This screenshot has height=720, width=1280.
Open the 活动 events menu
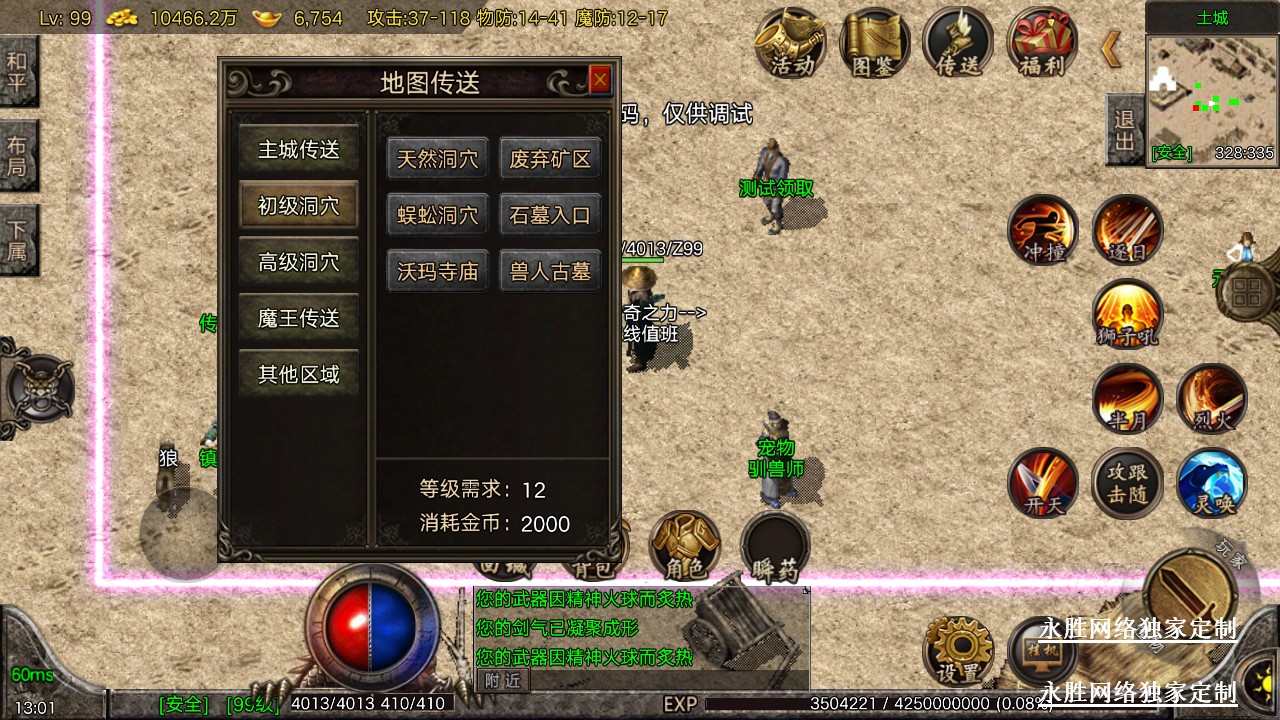(x=790, y=42)
